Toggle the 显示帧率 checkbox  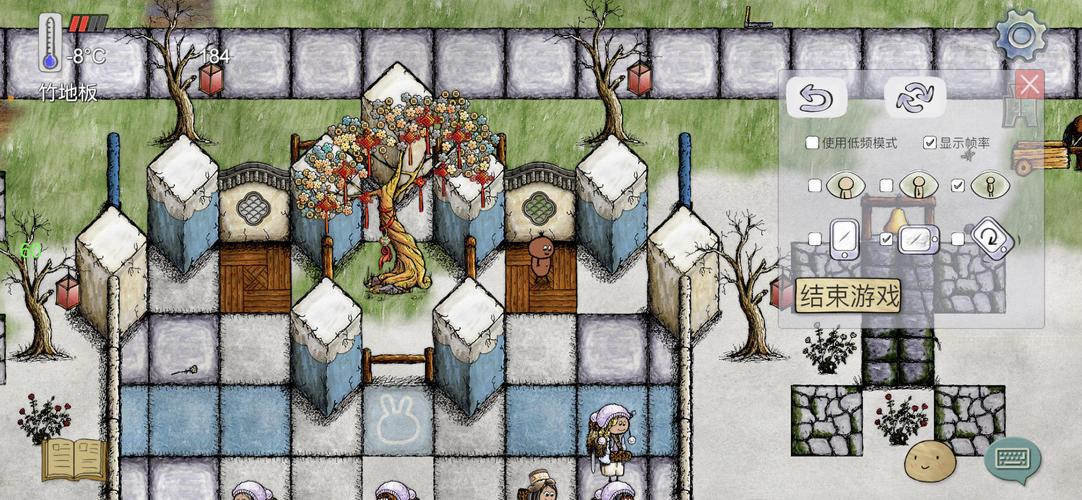click(x=930, y=143)
